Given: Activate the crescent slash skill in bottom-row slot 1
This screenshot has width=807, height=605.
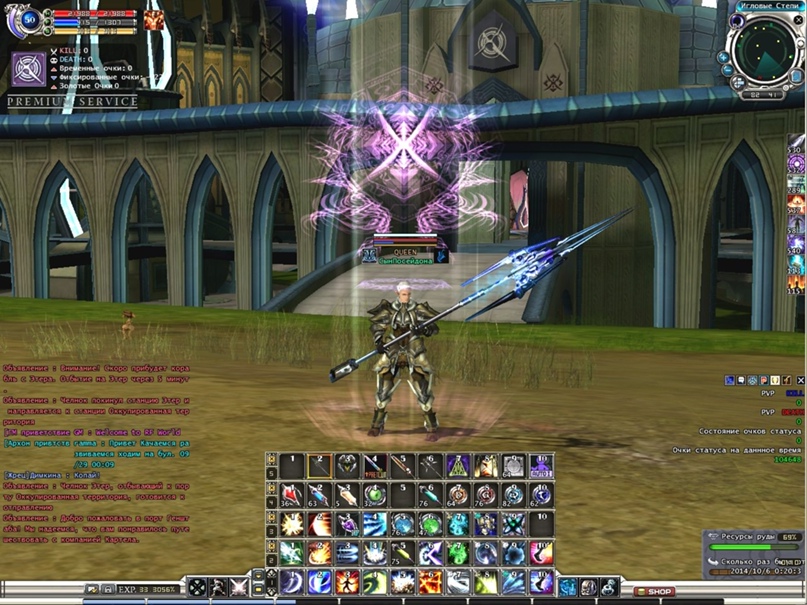Looking at the screenshot, I should tap(291, 583).
